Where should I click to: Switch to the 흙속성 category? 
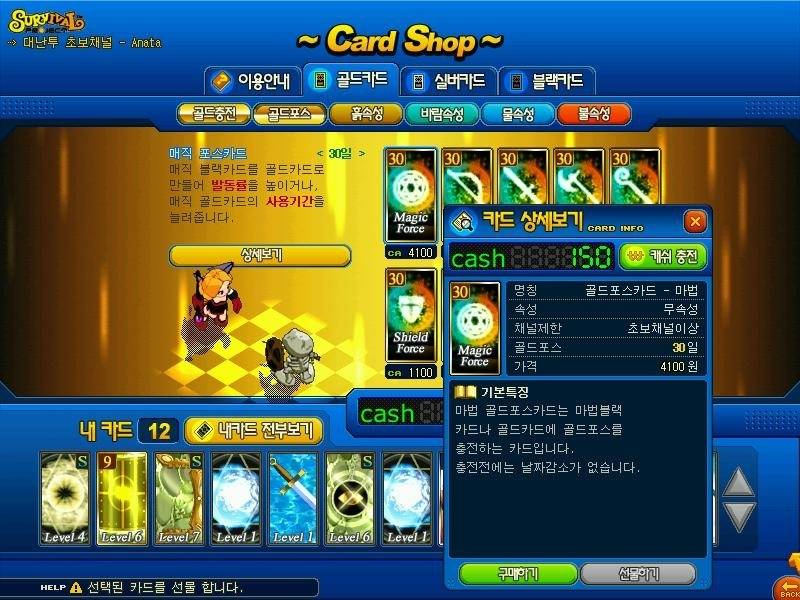365,114
